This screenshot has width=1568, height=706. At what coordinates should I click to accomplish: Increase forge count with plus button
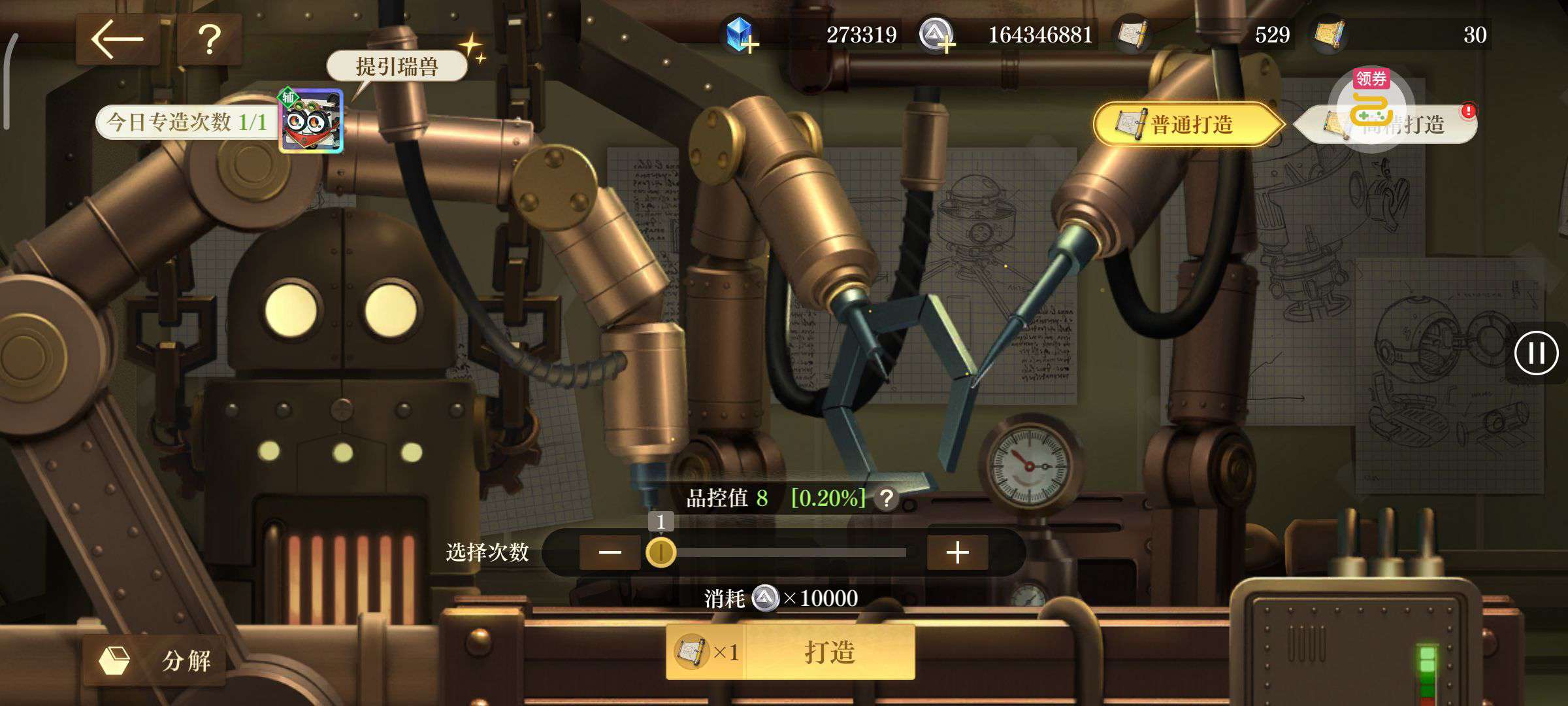click(x=957, y=553)
